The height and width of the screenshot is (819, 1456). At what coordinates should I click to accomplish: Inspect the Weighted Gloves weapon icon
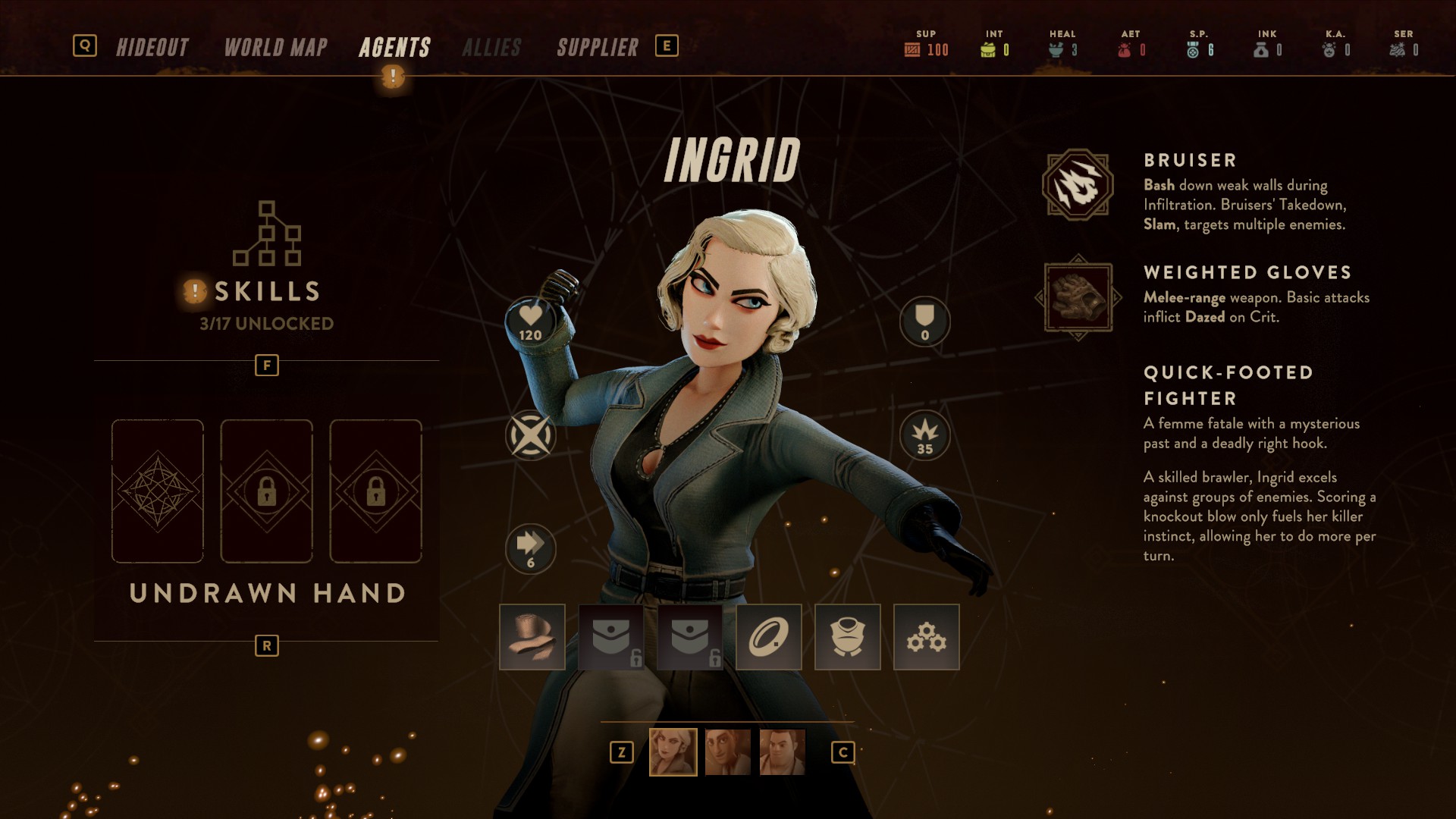point(1078,297)
